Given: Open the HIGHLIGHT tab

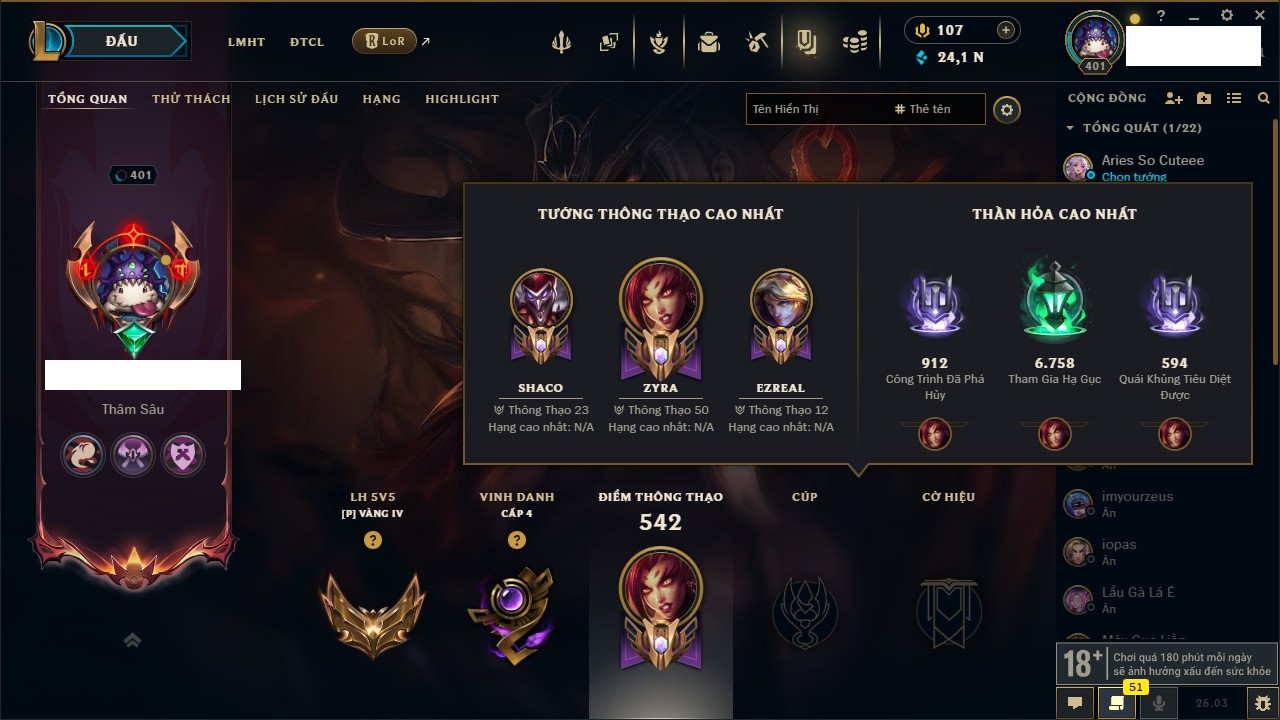Looking at the screenshot, I should [461, 99].
